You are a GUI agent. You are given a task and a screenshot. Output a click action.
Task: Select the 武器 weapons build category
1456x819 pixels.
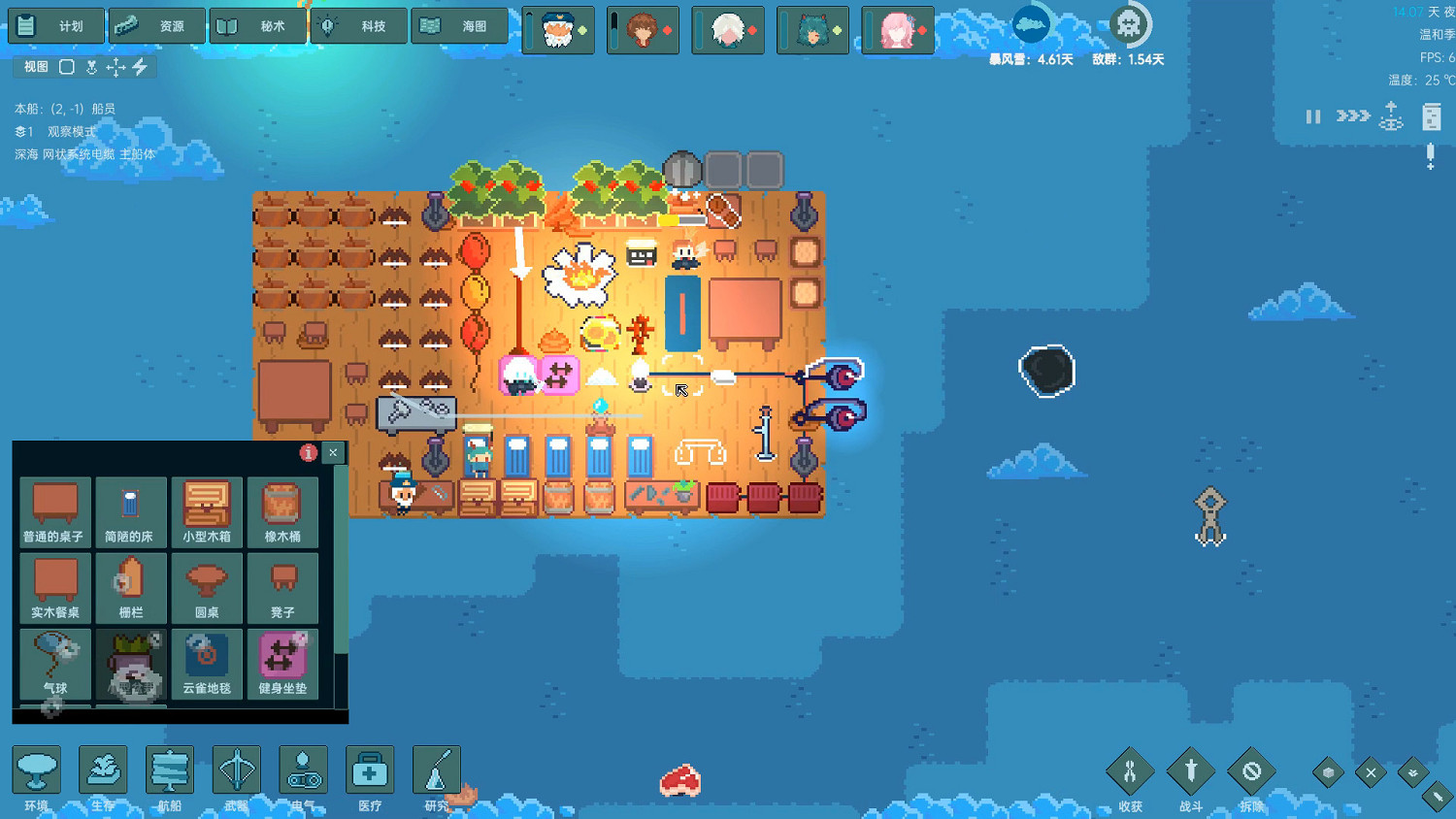tap(235, 771)
